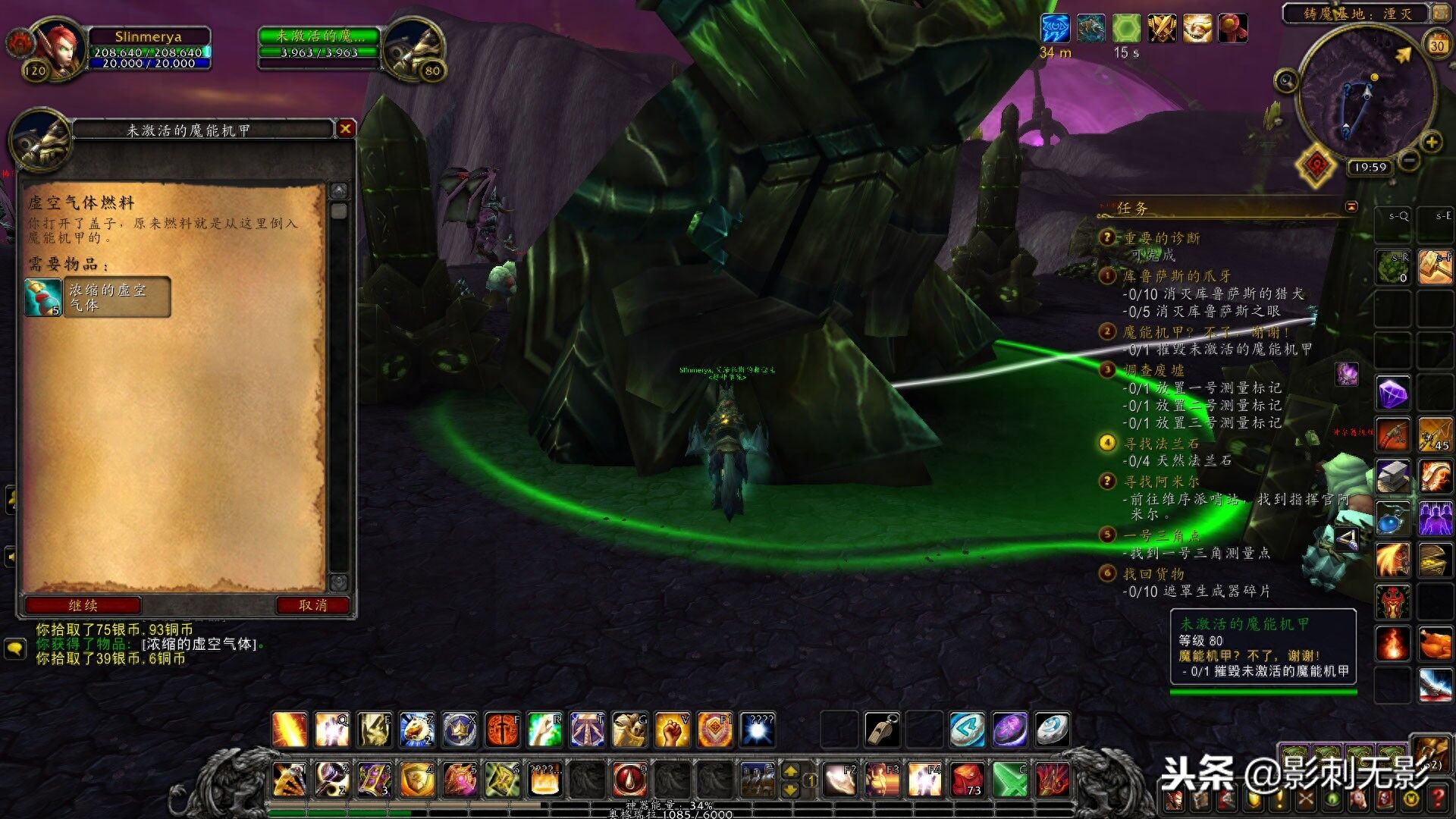Cast the crown blessing ability

[x=460, y=730]
